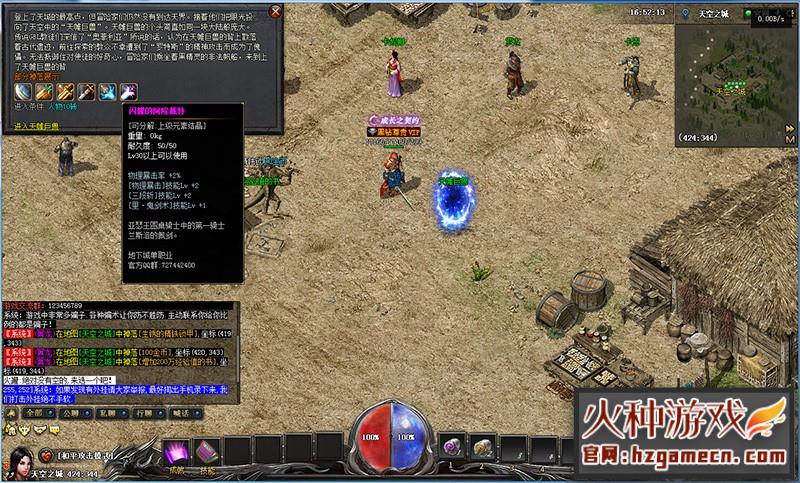The height and width of the screenshot is (483, 800).
Task: Select the round shield reward icon
Action: point(24,91)
